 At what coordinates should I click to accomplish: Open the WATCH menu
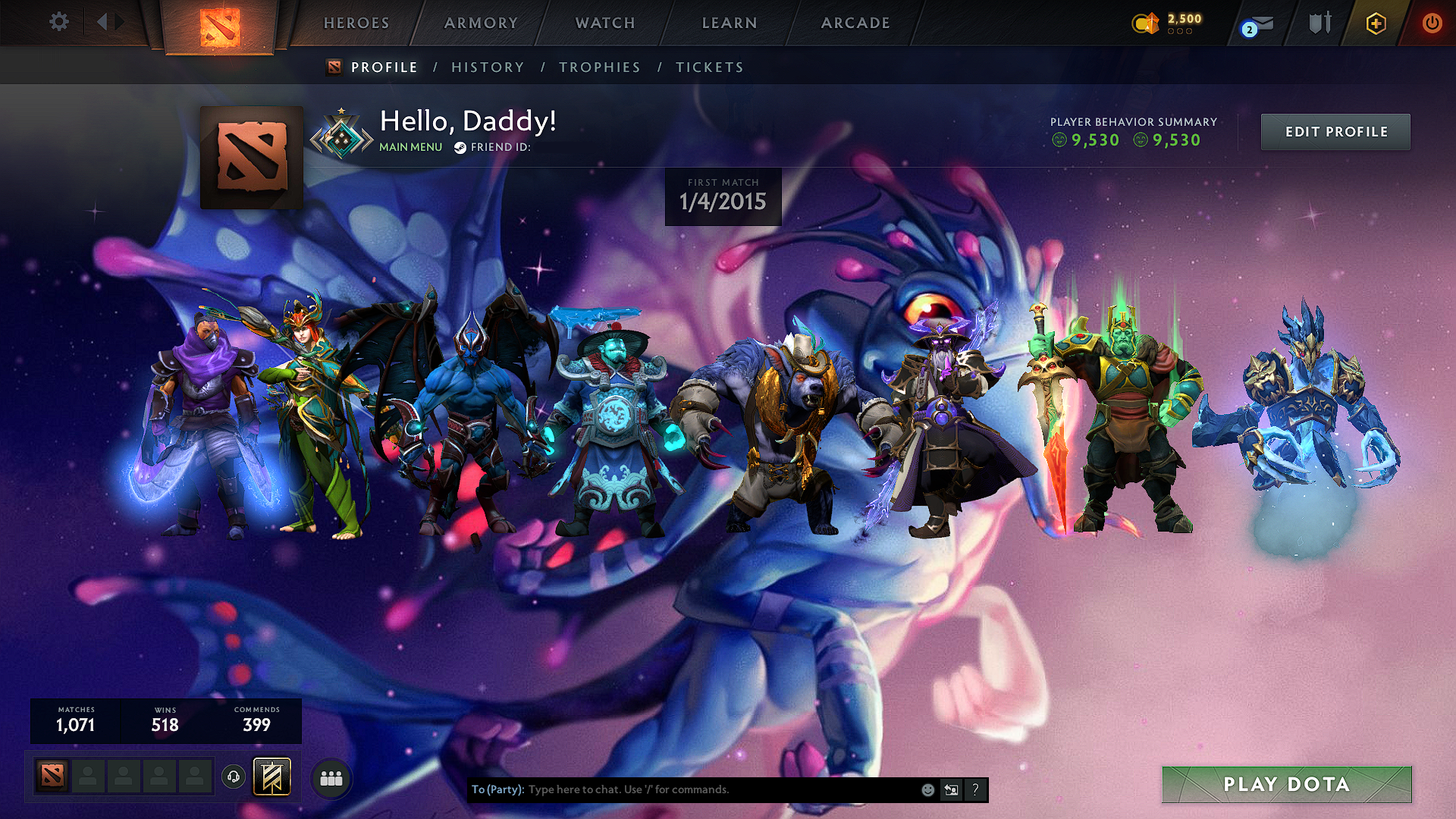604,23
